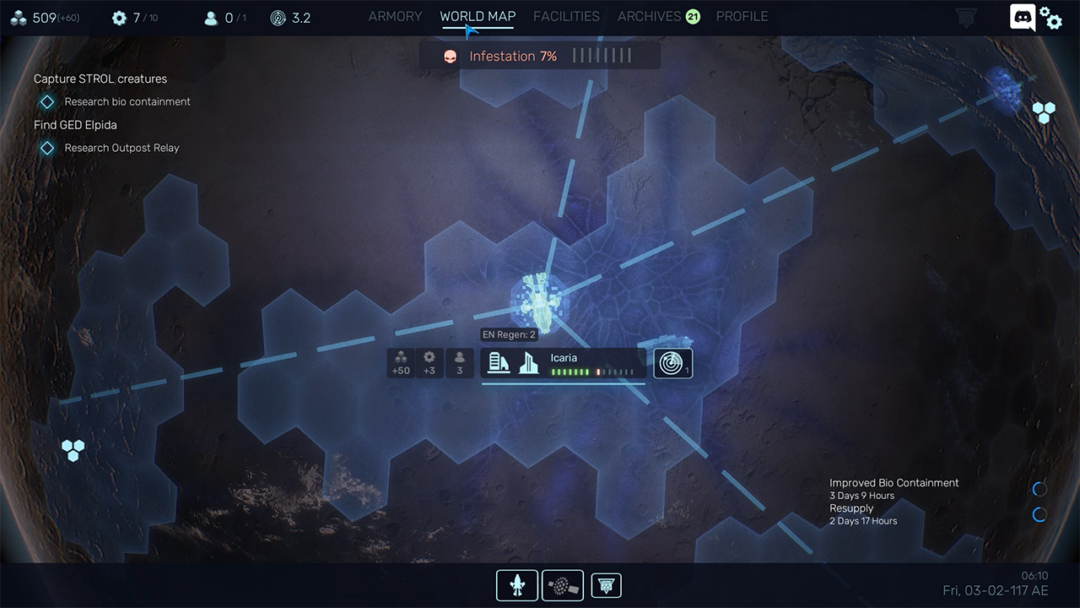
Task: View the Profile tab
Action: 742,17
